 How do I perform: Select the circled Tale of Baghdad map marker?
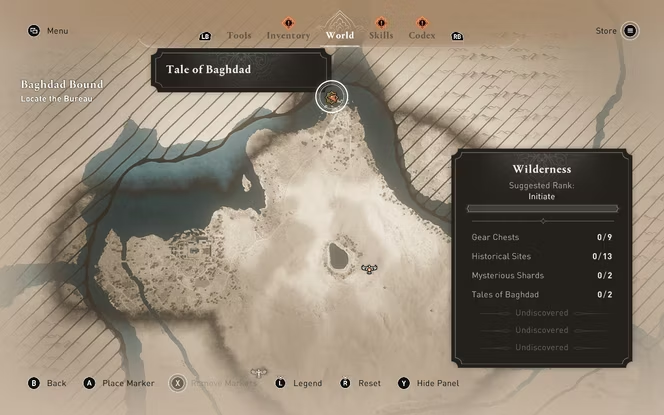(x=332, y=97)
